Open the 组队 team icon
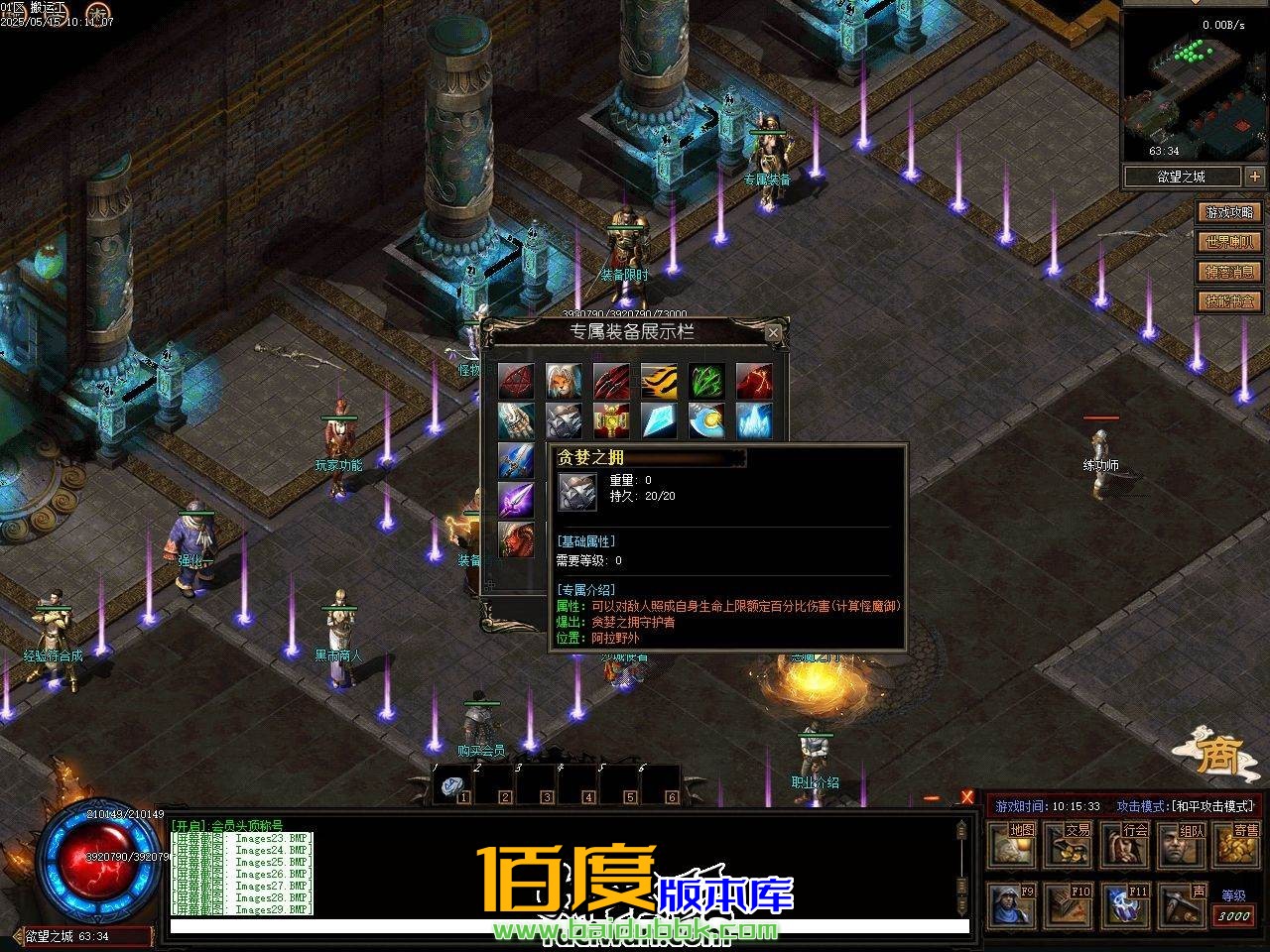 1180,845
